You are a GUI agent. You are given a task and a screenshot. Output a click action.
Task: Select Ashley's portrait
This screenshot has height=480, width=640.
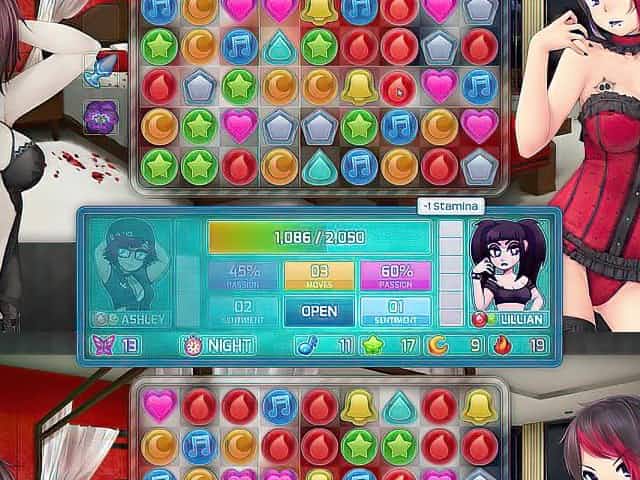click(133, 266)
